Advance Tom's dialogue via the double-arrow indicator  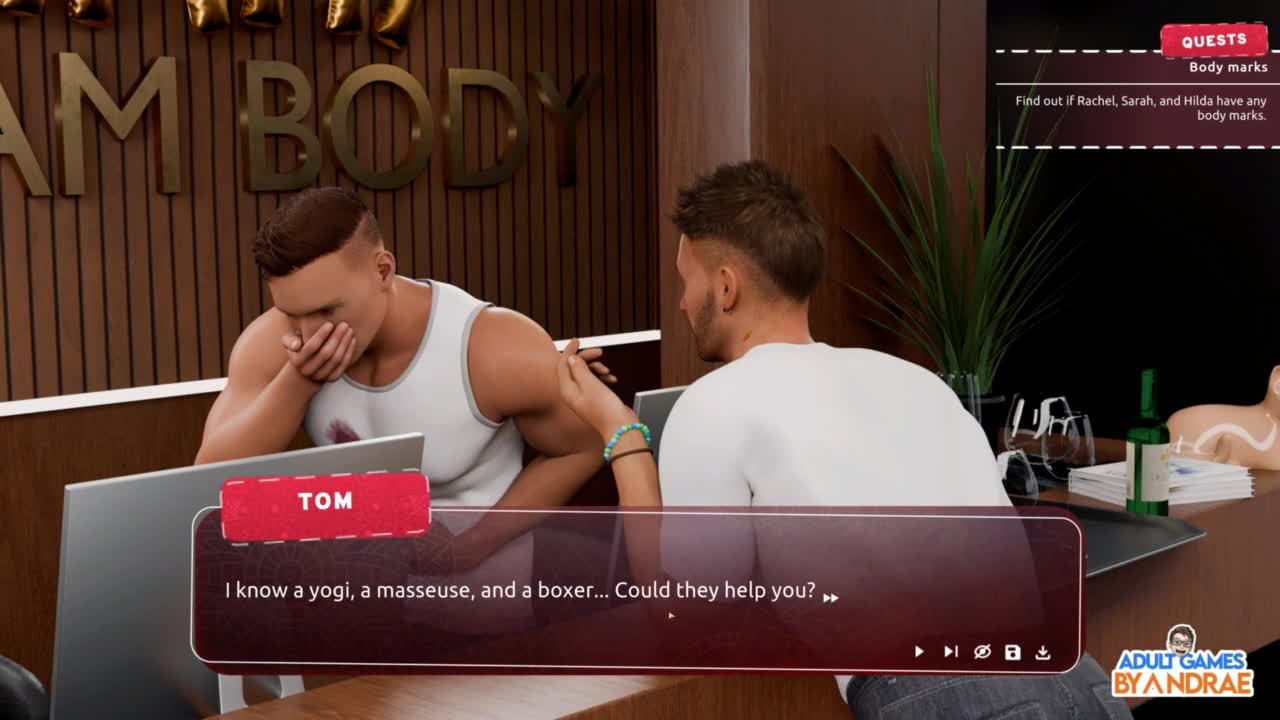[830, 598]
